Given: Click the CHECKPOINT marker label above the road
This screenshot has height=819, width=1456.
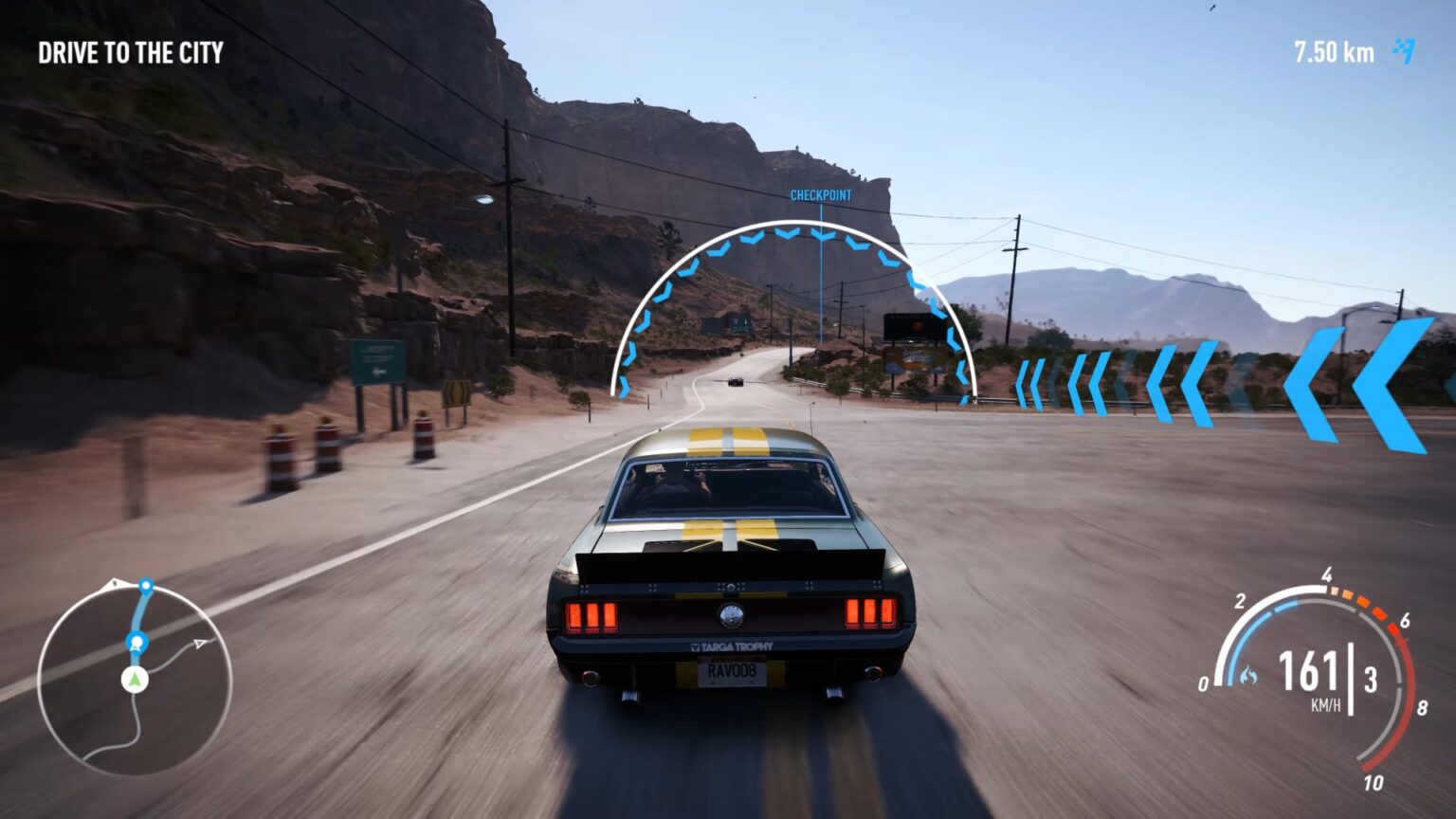Looking at the screenshot, I should click(x=822, y=192).
